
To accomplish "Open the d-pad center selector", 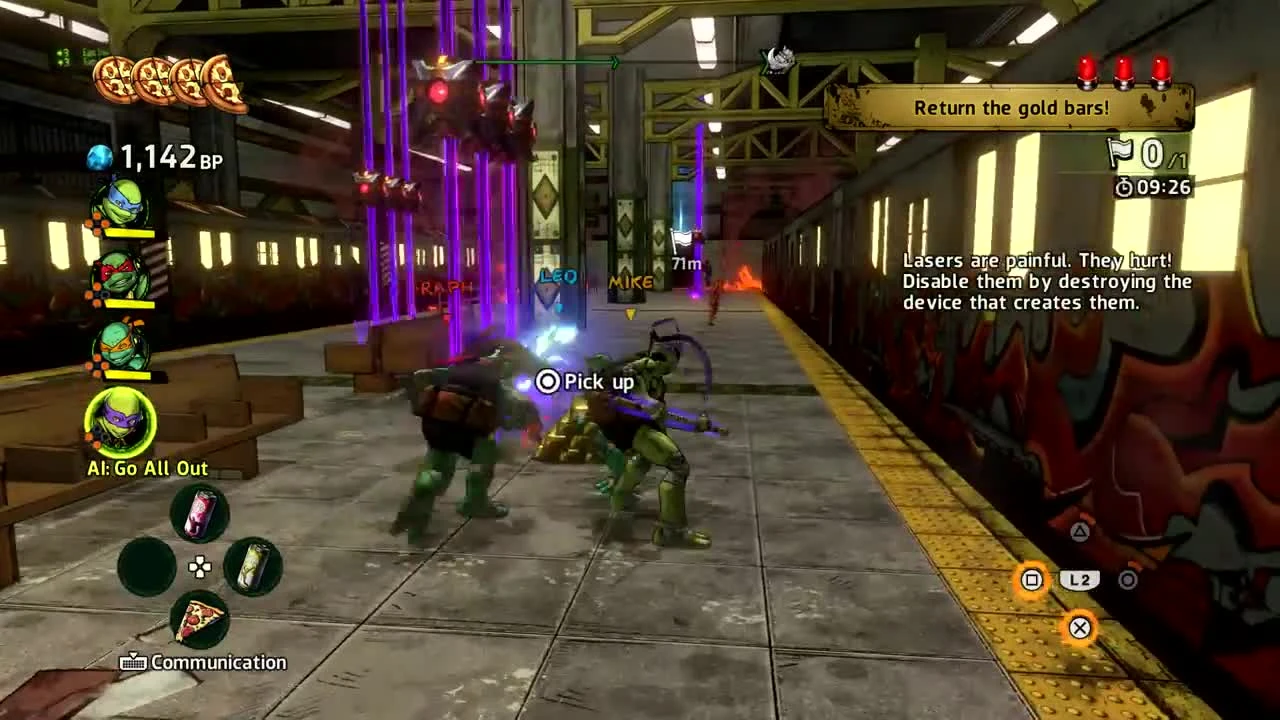I will (x=198, y=567).
